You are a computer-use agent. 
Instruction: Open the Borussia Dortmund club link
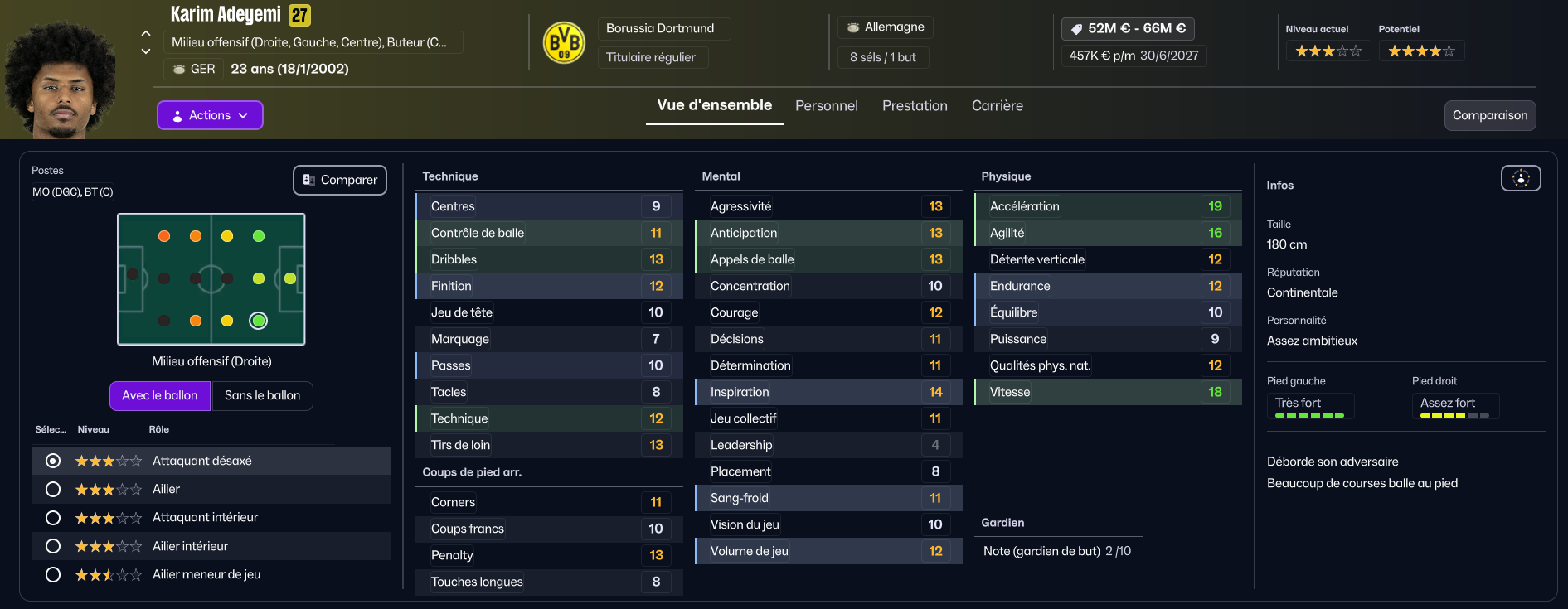pos(660,28)
